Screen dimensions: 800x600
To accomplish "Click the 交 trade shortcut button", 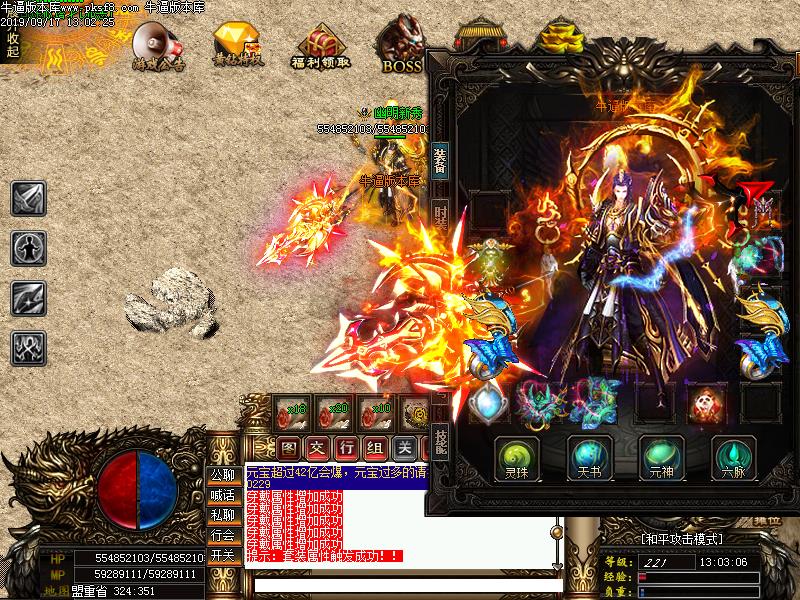I will pyautogui.click(x=316, y=446).
